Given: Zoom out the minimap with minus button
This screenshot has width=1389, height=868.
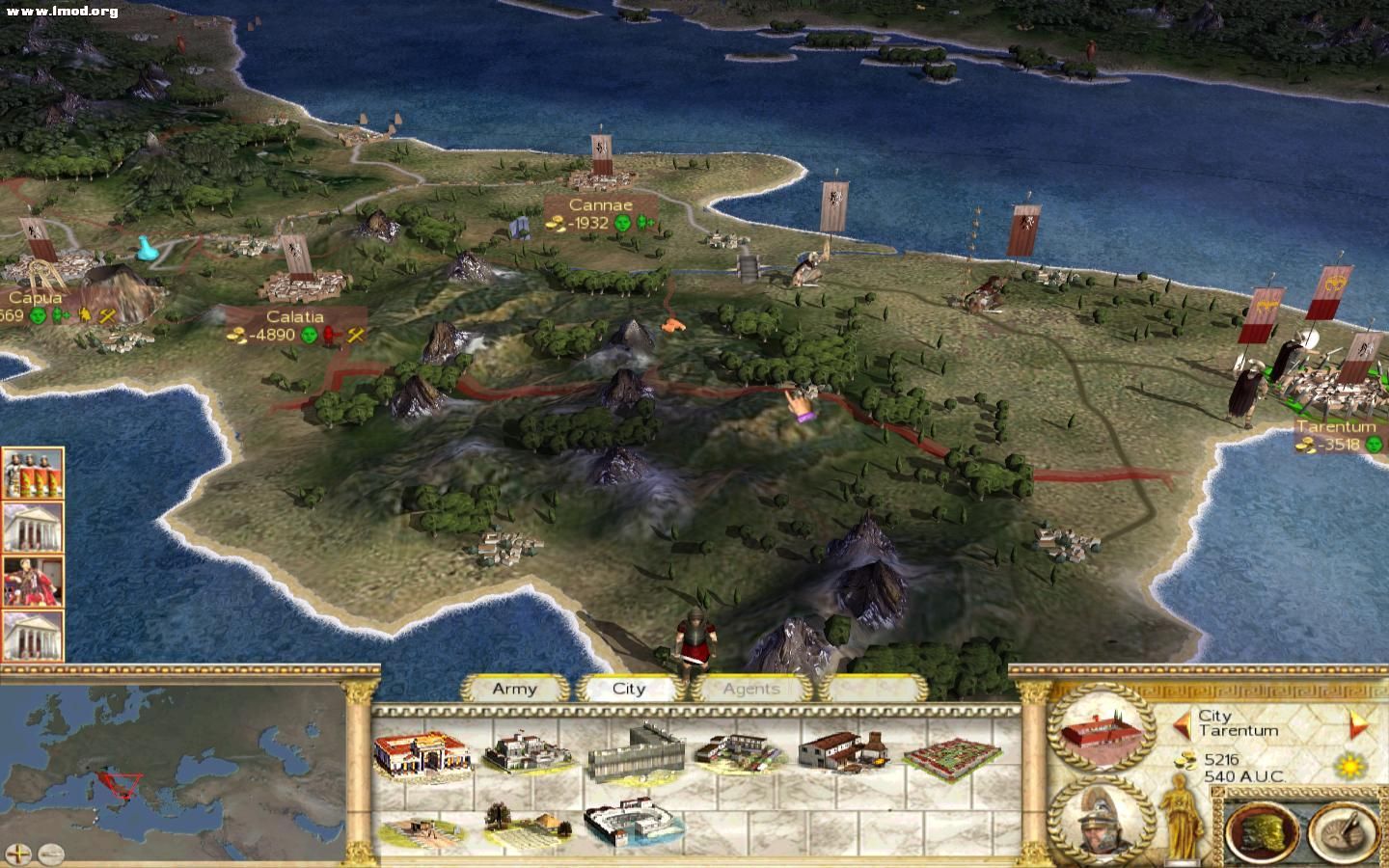Looking at the screenshot, I should (x=50, y=853).
